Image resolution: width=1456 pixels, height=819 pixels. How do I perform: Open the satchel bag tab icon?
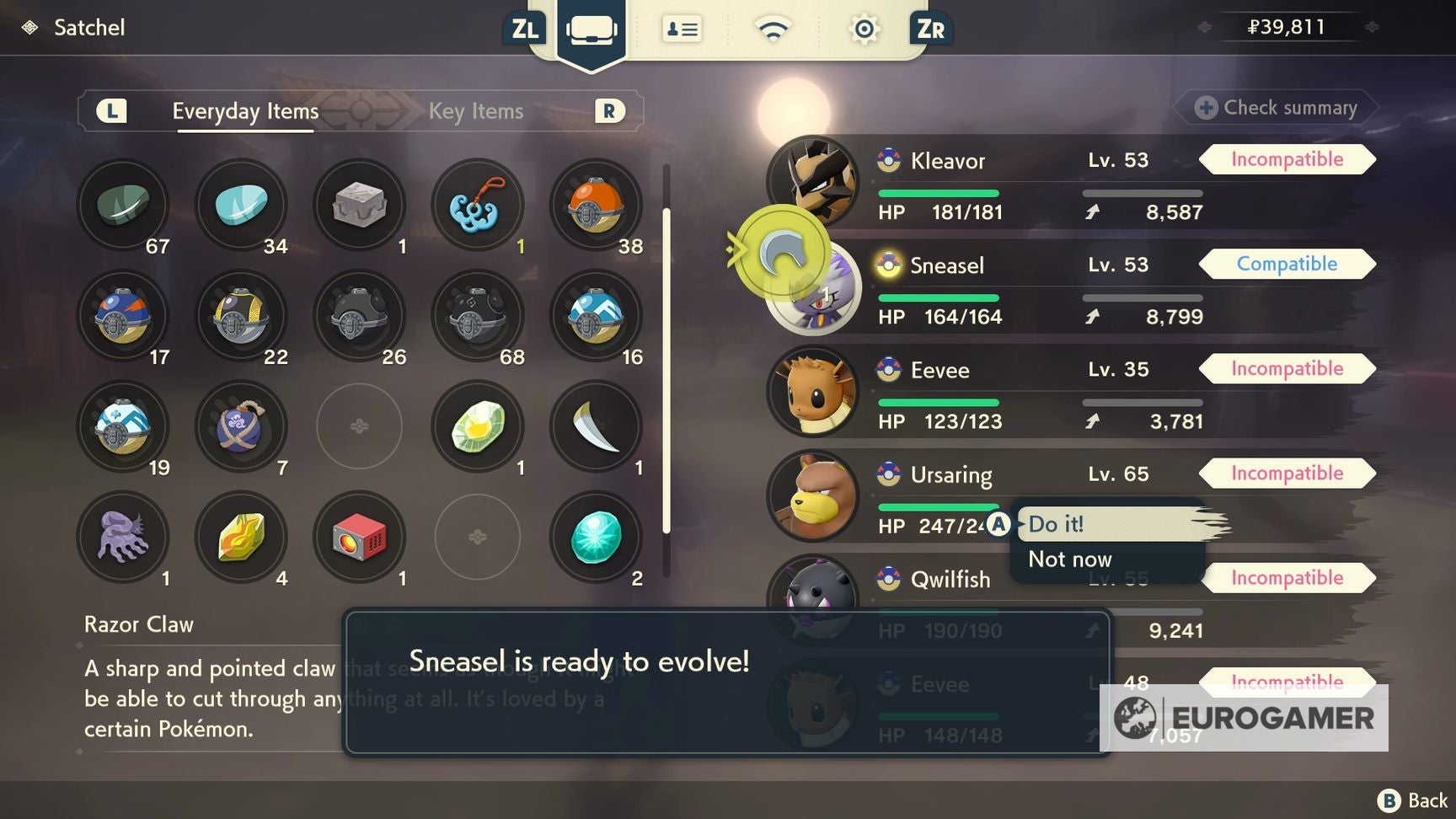click(x=591, y=30)
